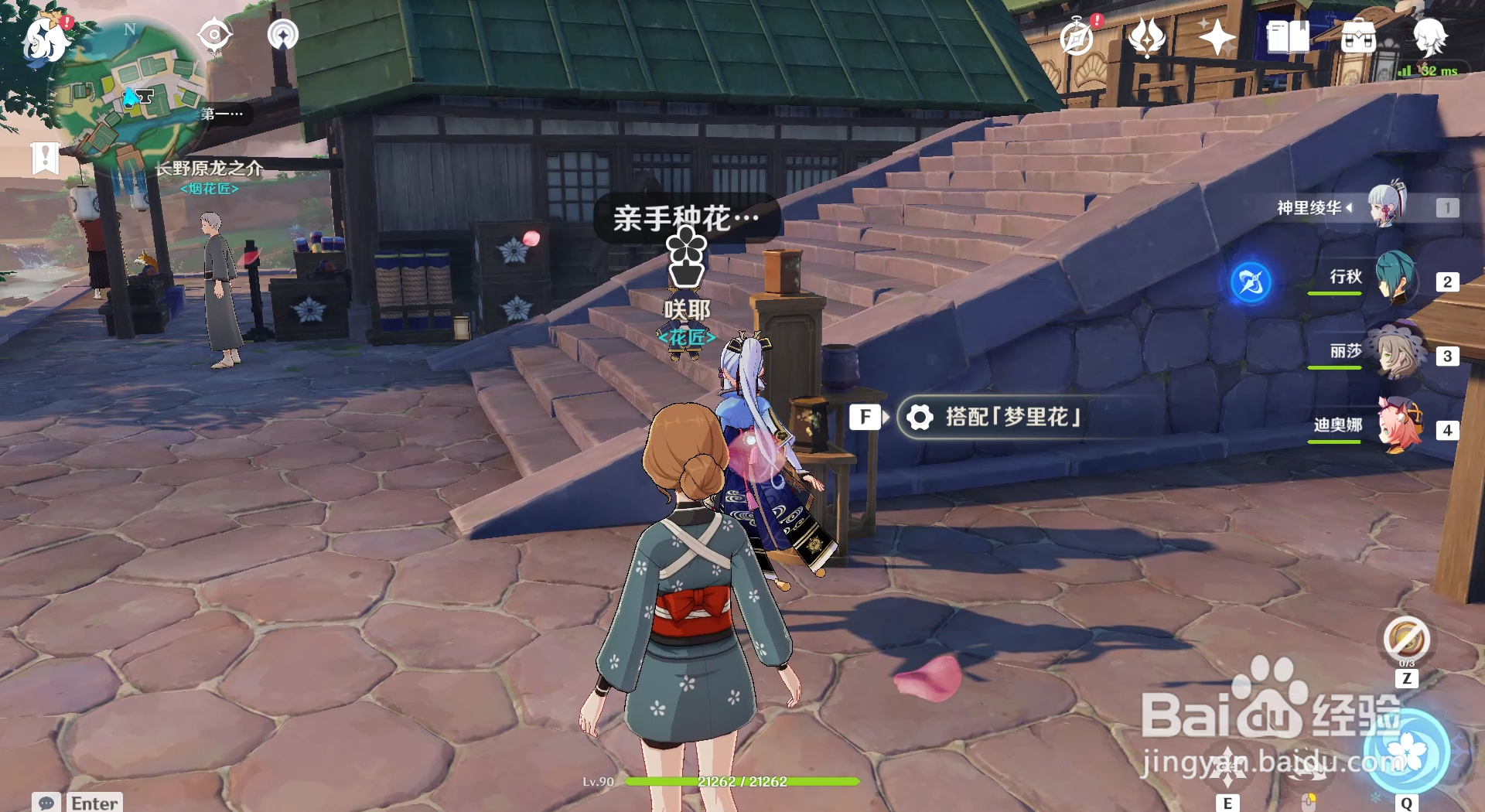The height and width of the screenshot is (812, 1485).
Task: Open the Battle Pass wings icon
Action: pyautogui.click(x=1147, y=35)
